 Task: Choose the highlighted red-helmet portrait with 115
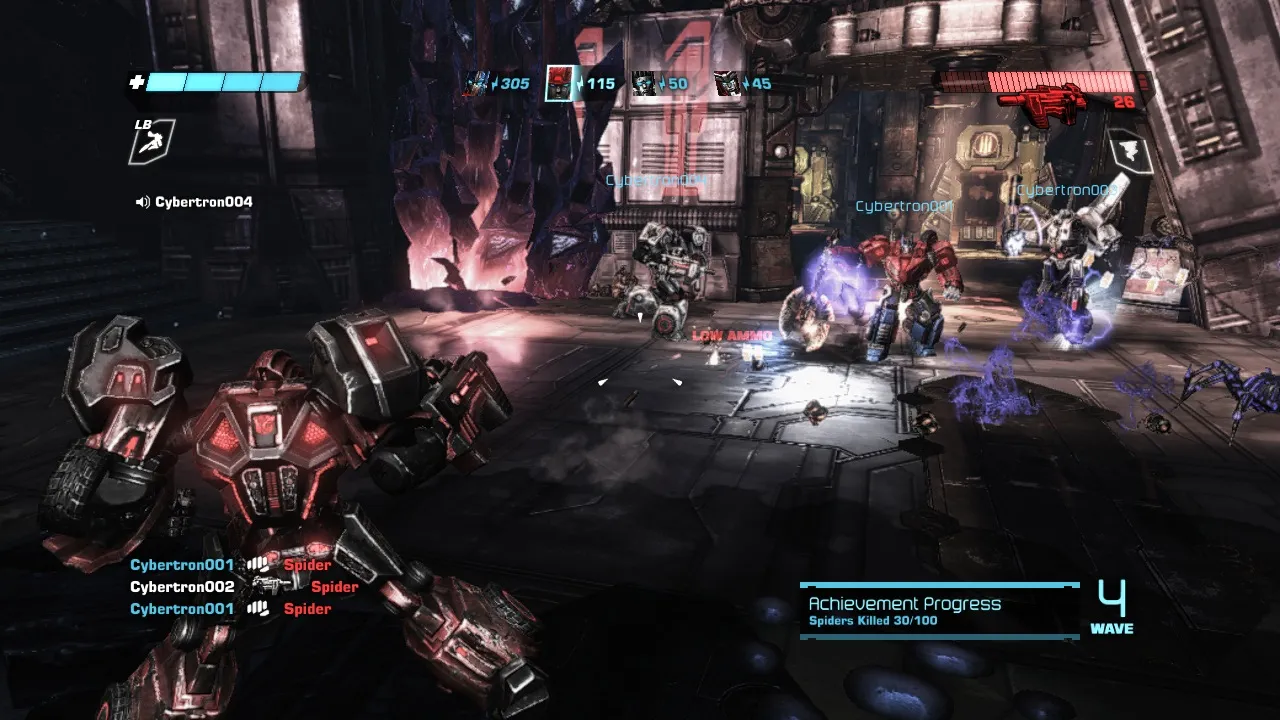pyautogui.click(x=560, y=84)
